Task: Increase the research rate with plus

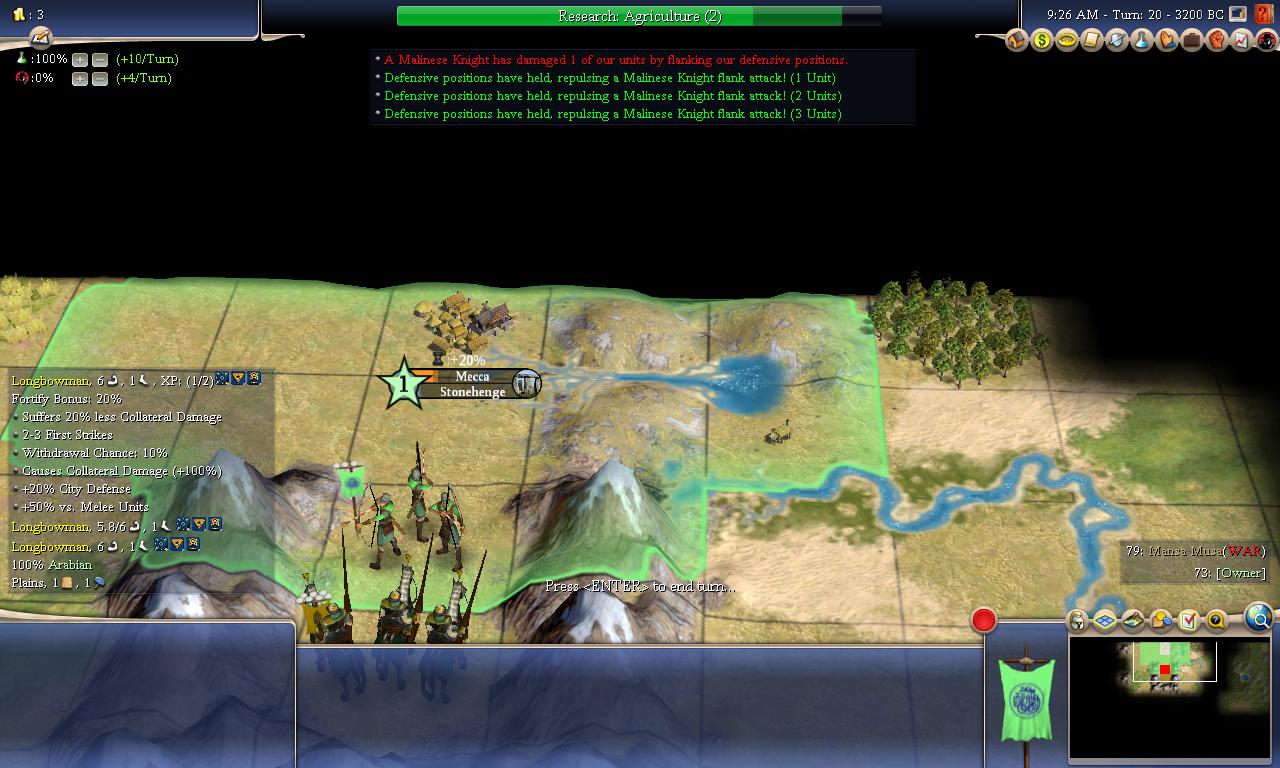Action: coord(80,60)
